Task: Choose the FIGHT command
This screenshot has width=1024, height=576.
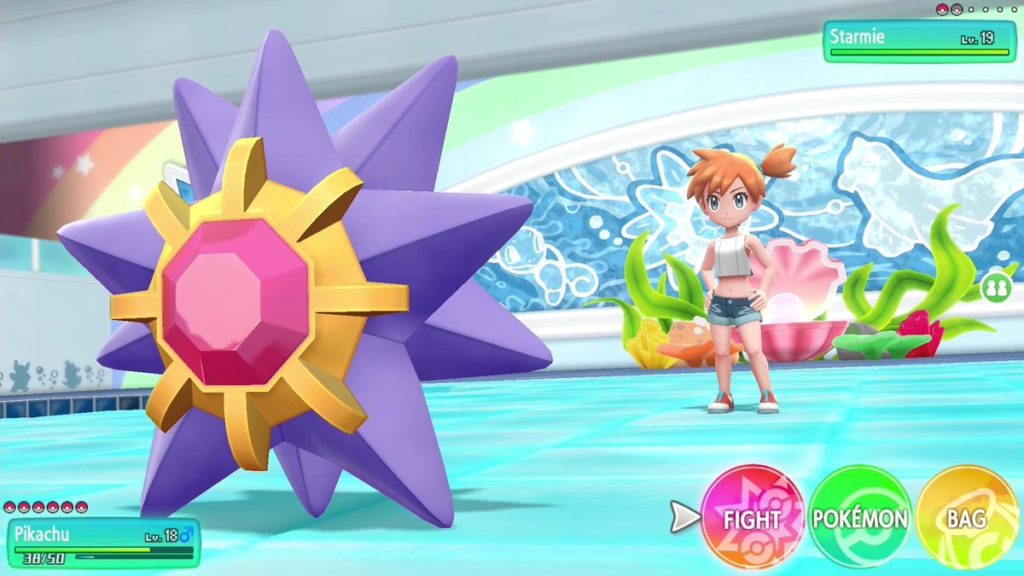Action: tap(752, 518)
